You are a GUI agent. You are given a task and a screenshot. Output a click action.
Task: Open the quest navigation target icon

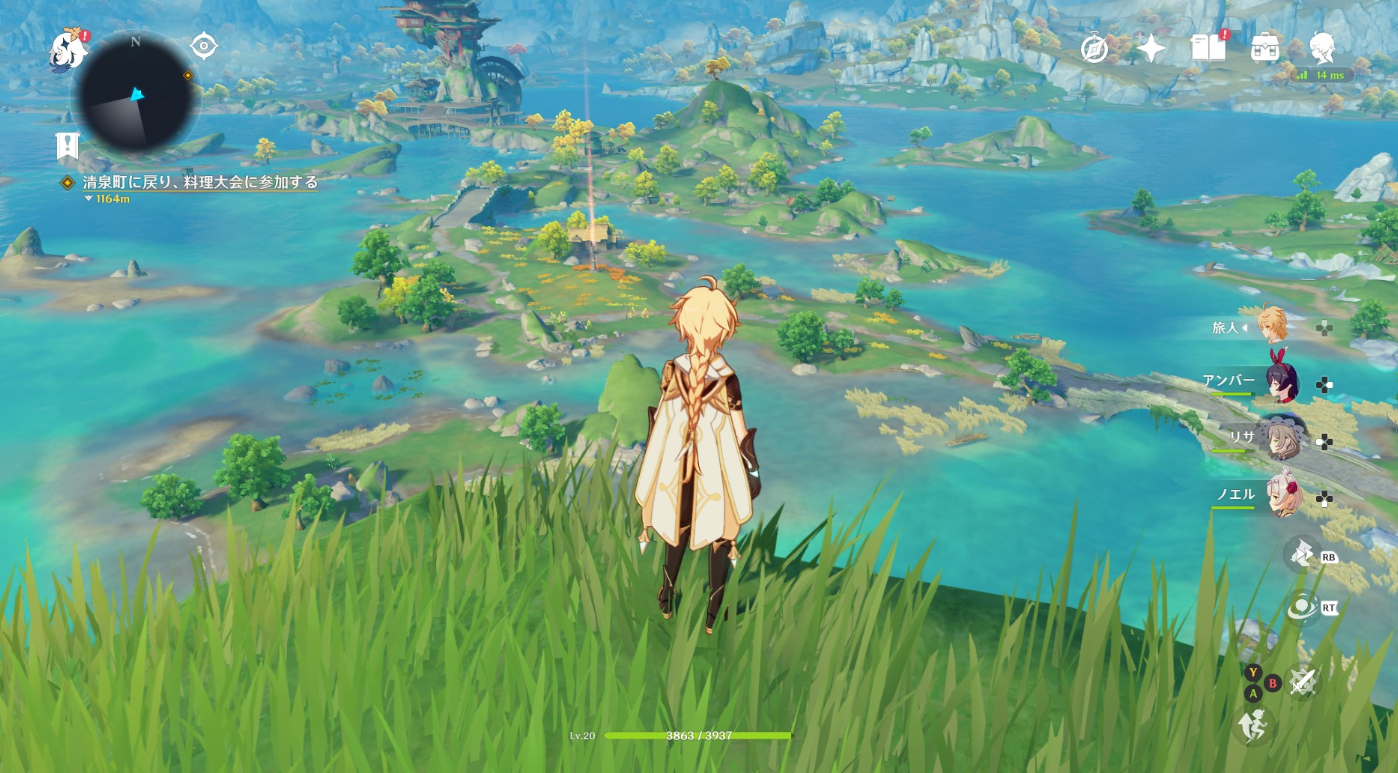204,46
